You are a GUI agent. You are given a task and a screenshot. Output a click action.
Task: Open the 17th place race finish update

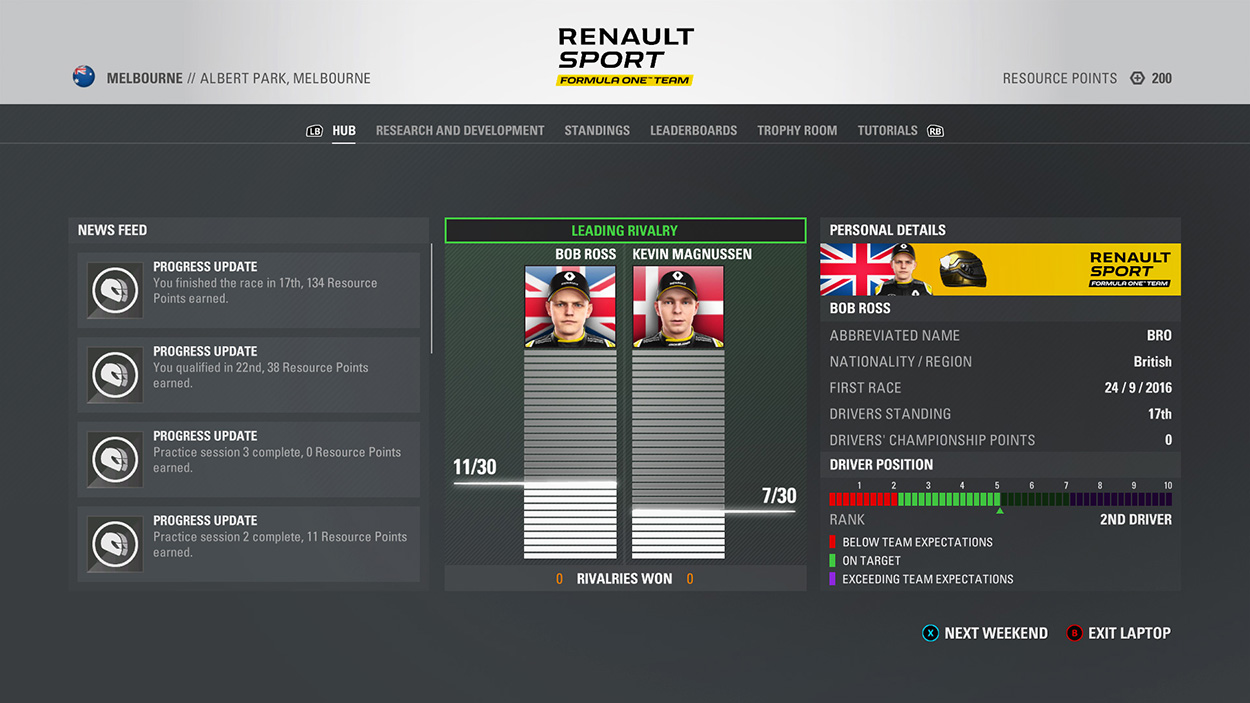(249, 290)
